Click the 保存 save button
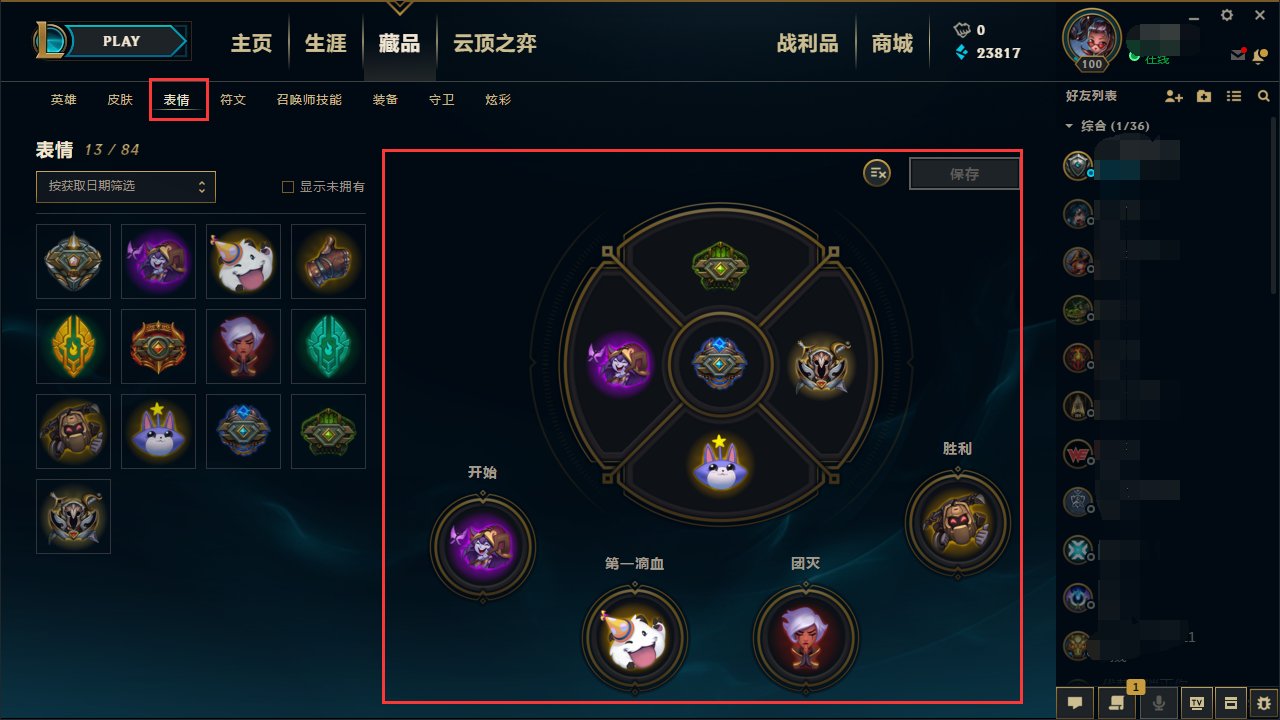 [x=963, y=173]
